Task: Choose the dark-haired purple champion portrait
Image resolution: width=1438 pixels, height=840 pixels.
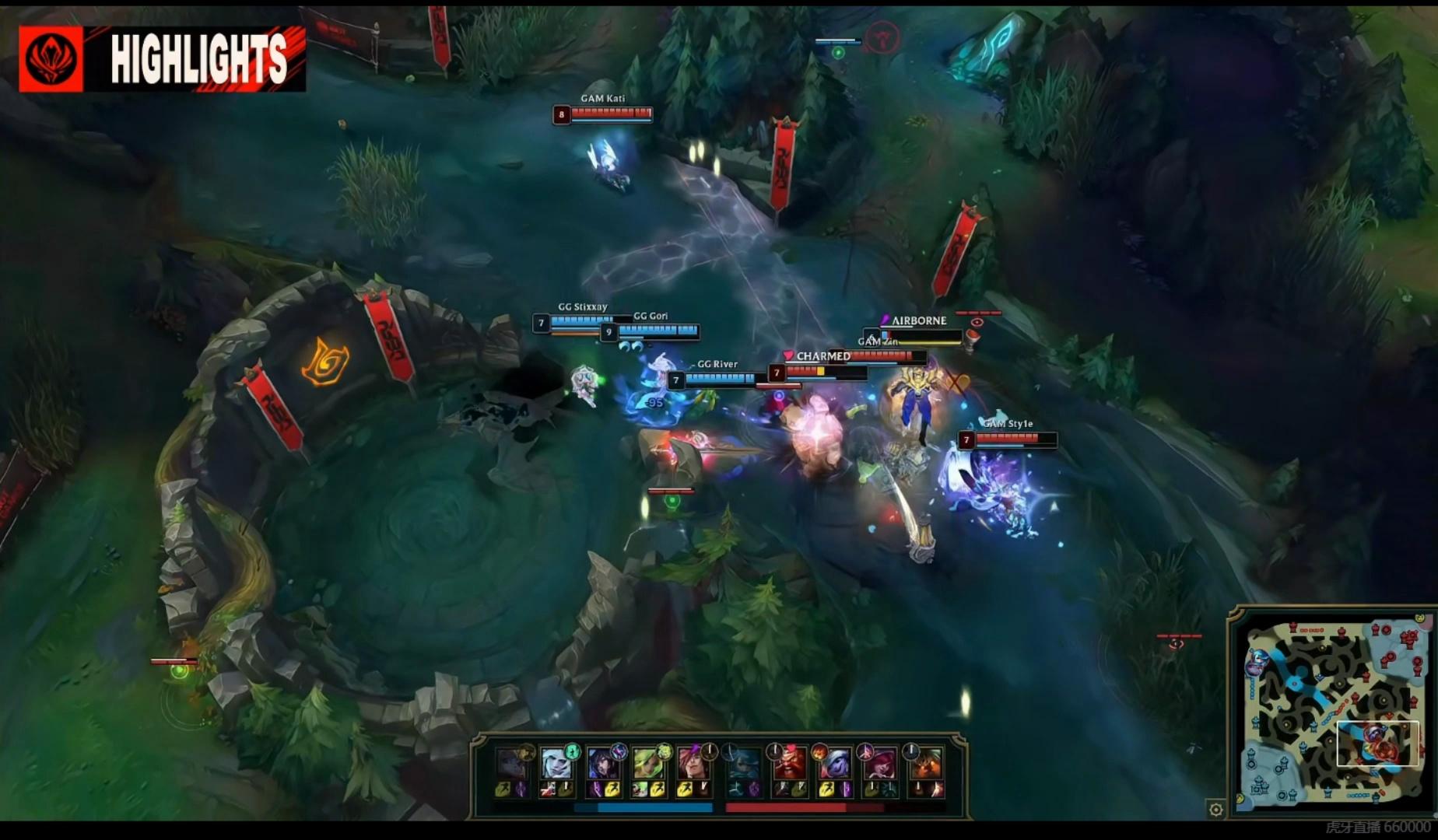Action: coord(602,765)
